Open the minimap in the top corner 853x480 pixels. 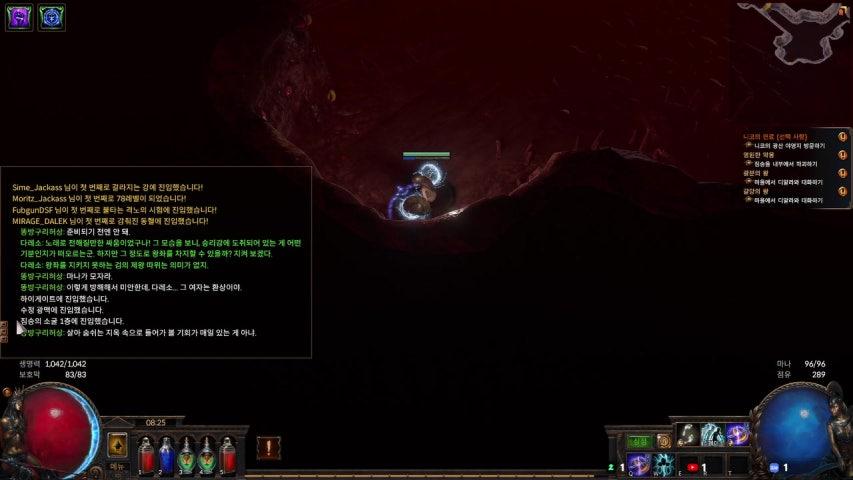800,30
